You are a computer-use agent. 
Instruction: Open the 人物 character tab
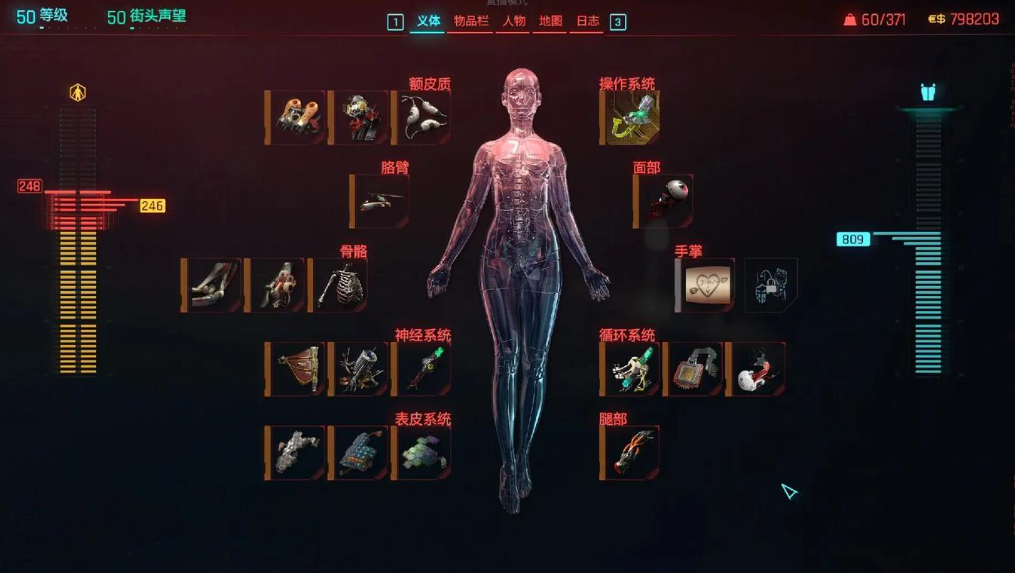tap(514, 21)
